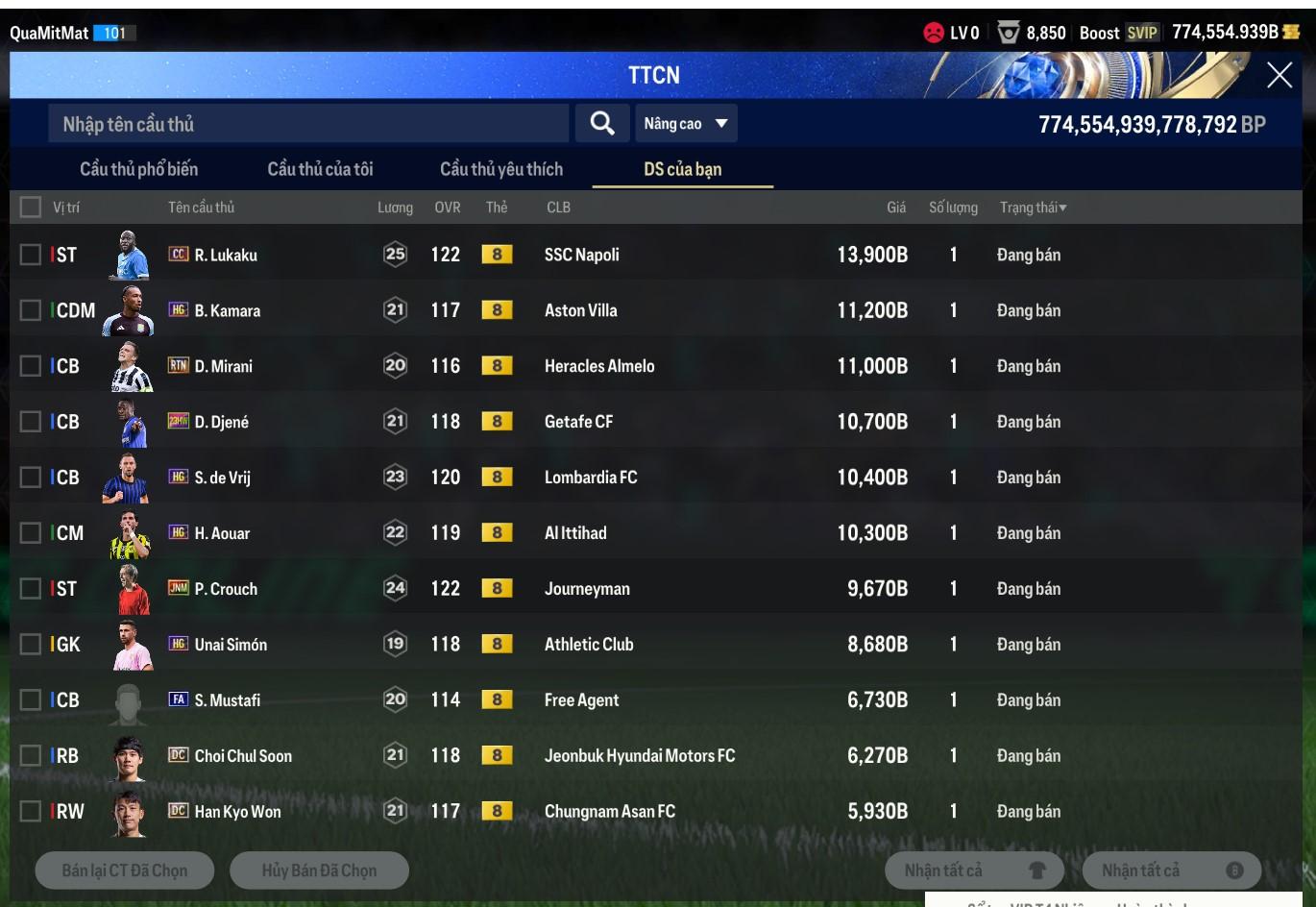The width and height of the screenshot is (1316, 907).
Task: Click Nhận tất cả with coin icon
Action: tap(1172, 870)
